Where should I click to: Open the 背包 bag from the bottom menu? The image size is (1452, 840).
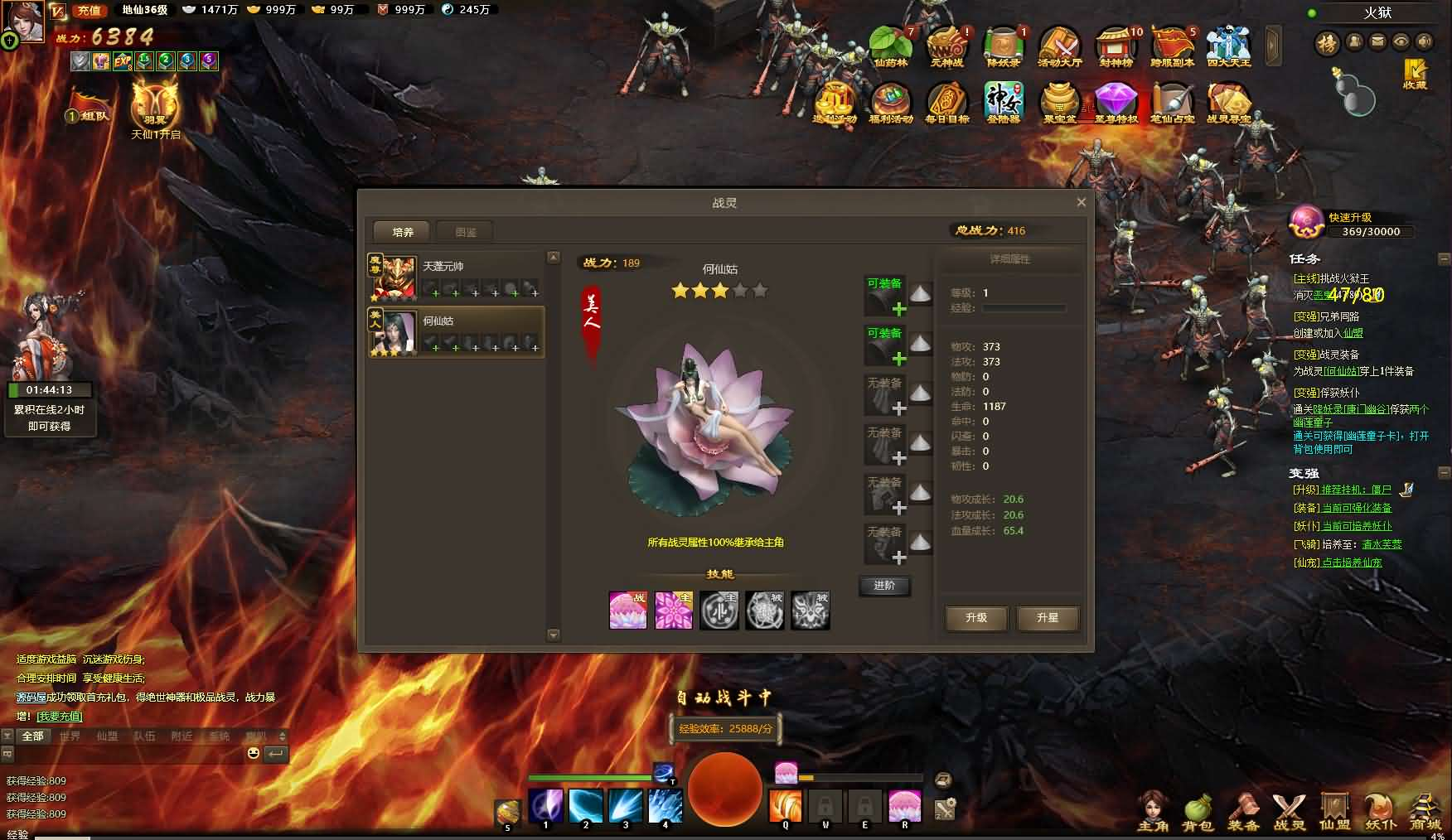[x=1198, y=811]
